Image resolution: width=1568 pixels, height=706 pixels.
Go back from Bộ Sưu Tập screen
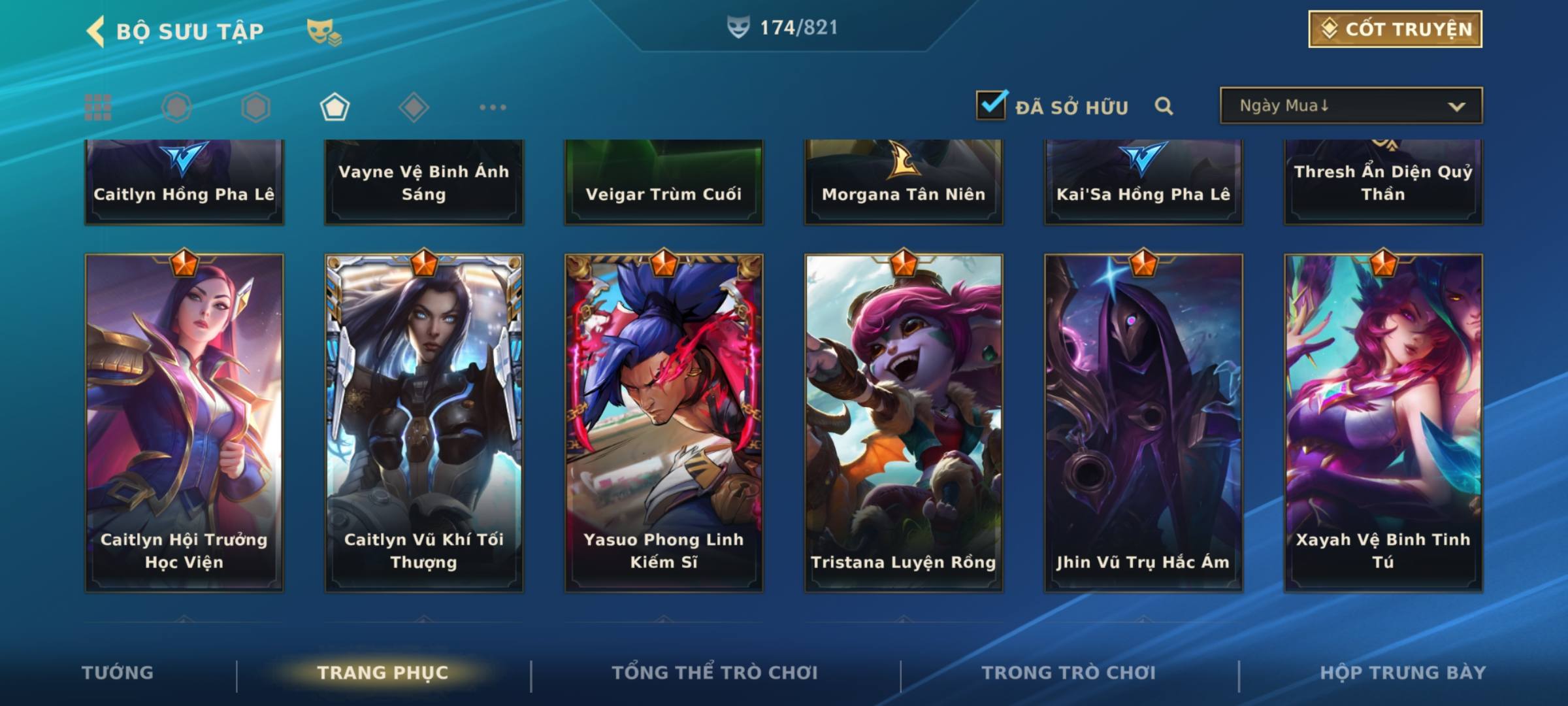[x=96, y=31]
